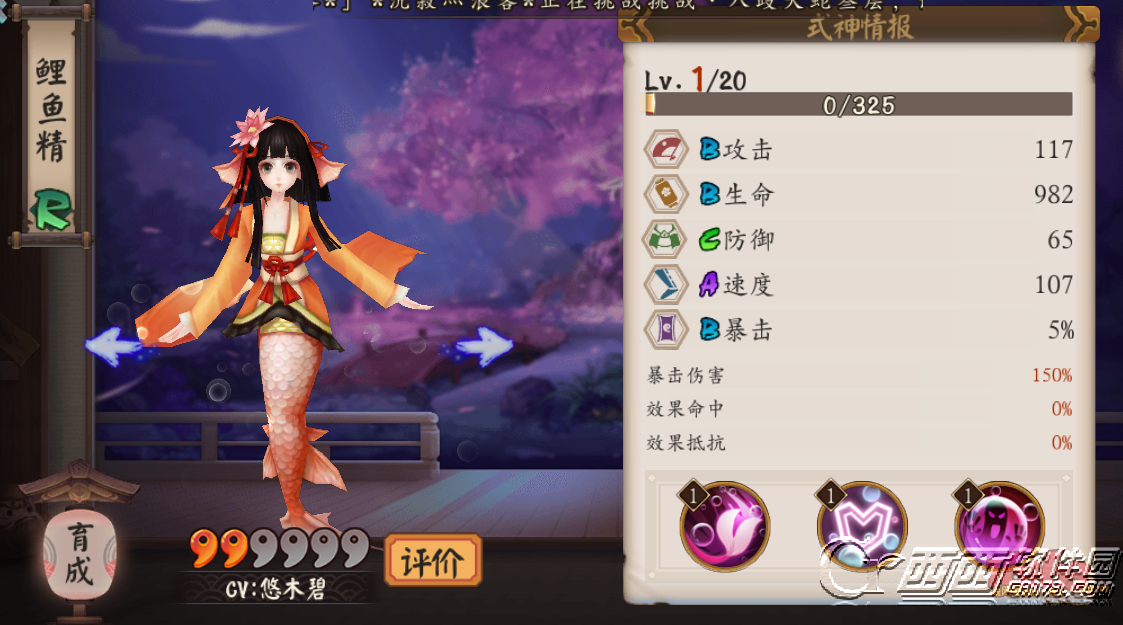Select the ghost face bubble skill icon

pyautogui.click(x=999, y=529)
